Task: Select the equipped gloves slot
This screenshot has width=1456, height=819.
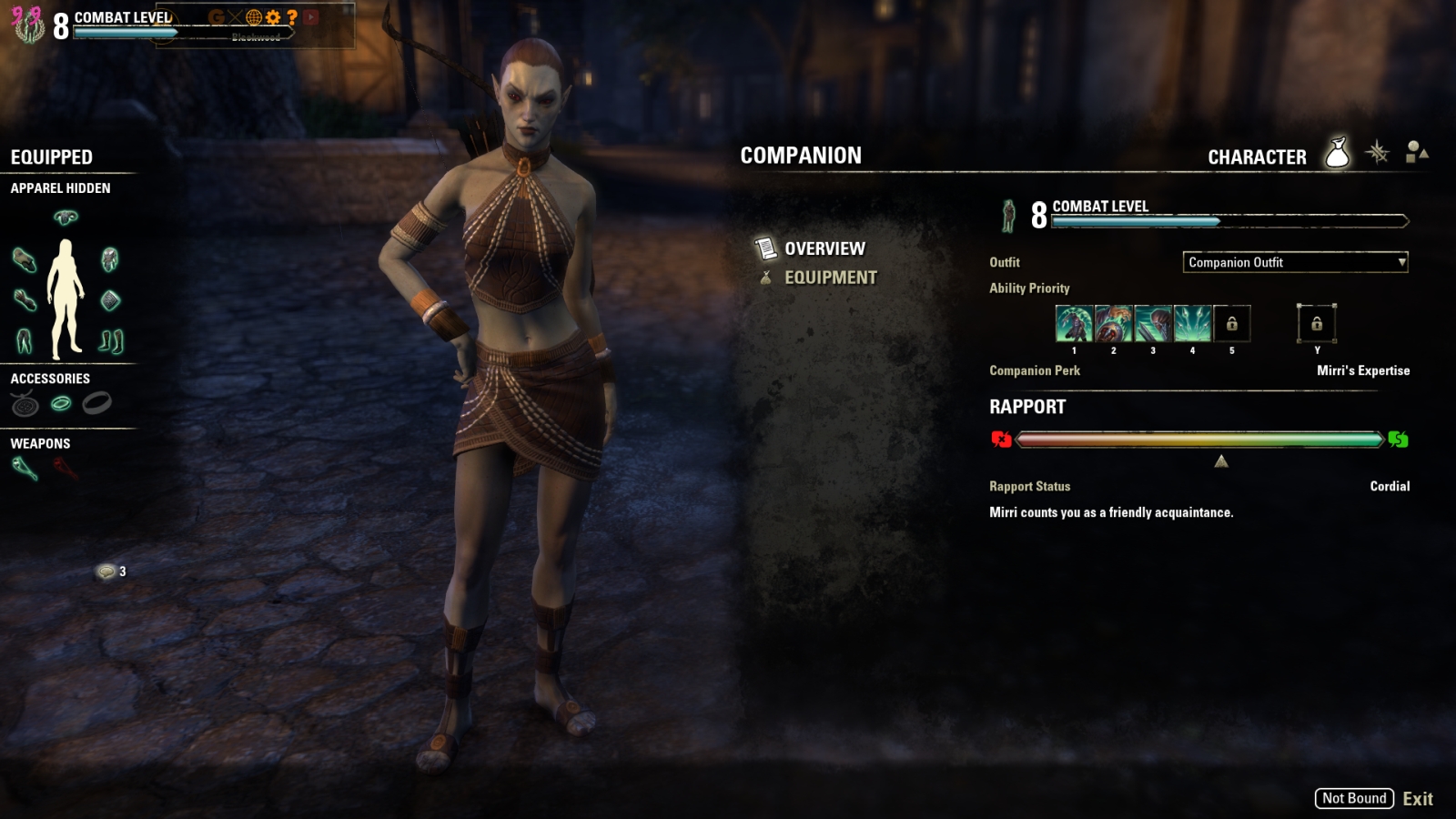Action: 24,299
